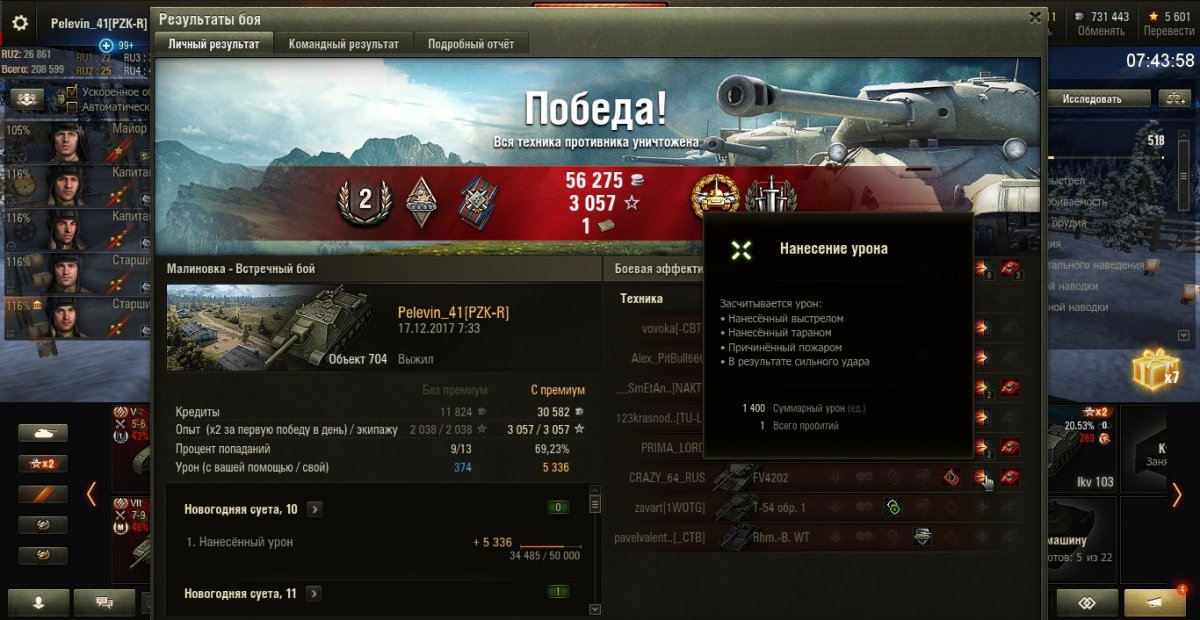Image resolution: width=1200 pixels, height=620 pixels.
Task: Close the battle results window
Action: 1035,17
